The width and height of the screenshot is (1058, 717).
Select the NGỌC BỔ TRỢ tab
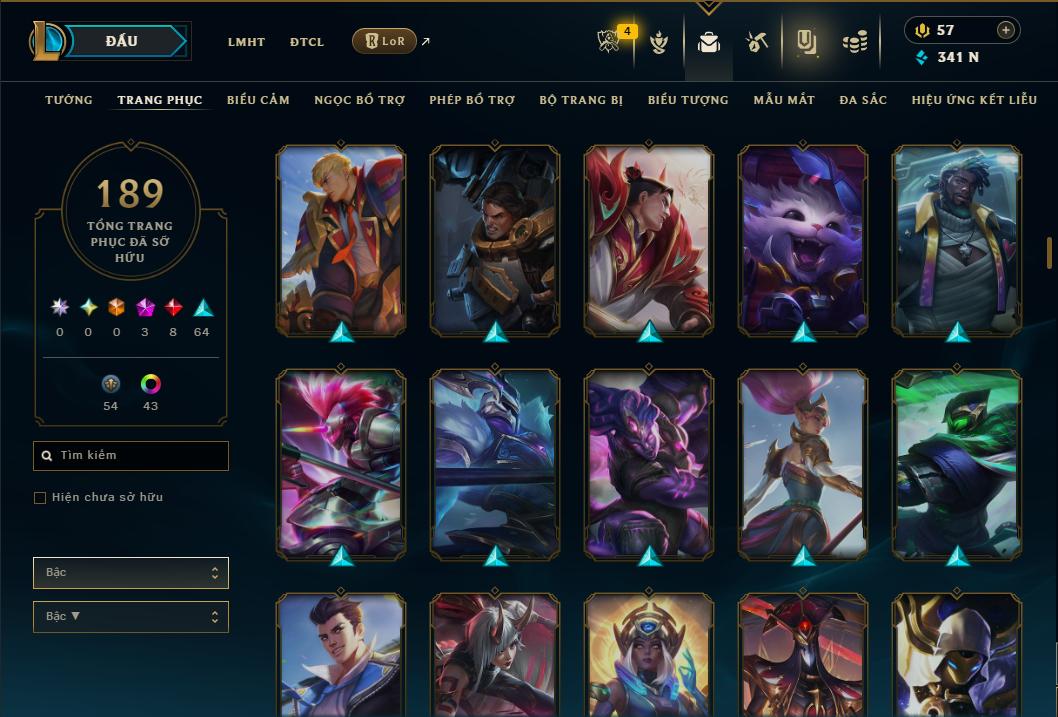[359, 100]
